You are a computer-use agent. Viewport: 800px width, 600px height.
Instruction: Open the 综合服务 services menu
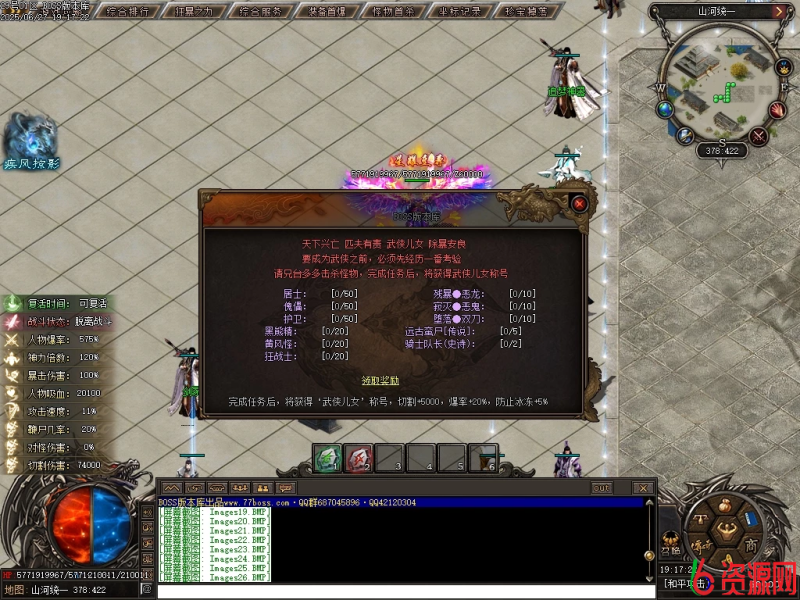263,12
